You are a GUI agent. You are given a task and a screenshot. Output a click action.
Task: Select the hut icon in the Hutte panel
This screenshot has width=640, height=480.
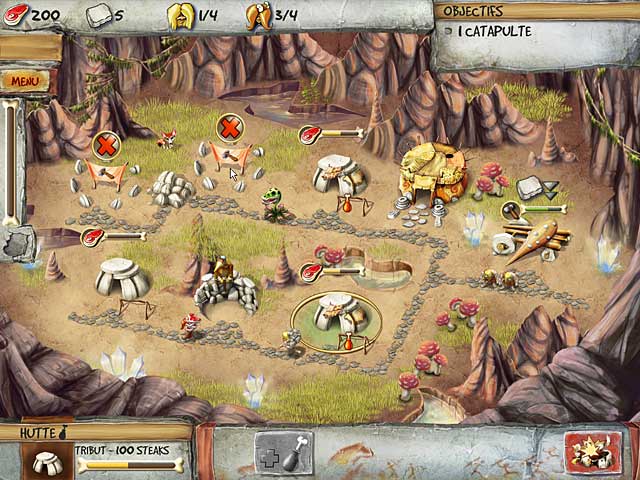tap(45, 462)
